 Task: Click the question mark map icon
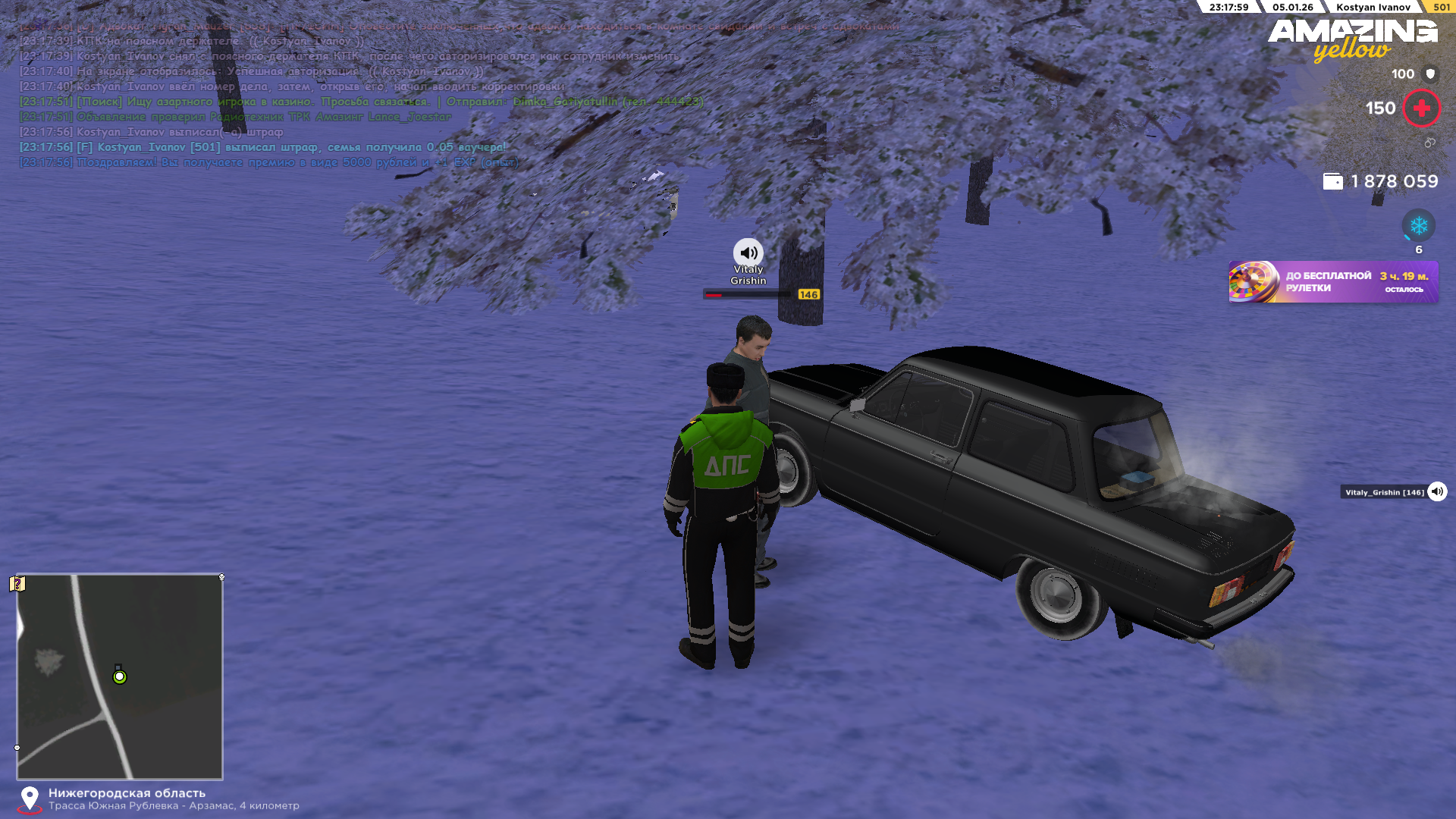click(x=17, y=584)
